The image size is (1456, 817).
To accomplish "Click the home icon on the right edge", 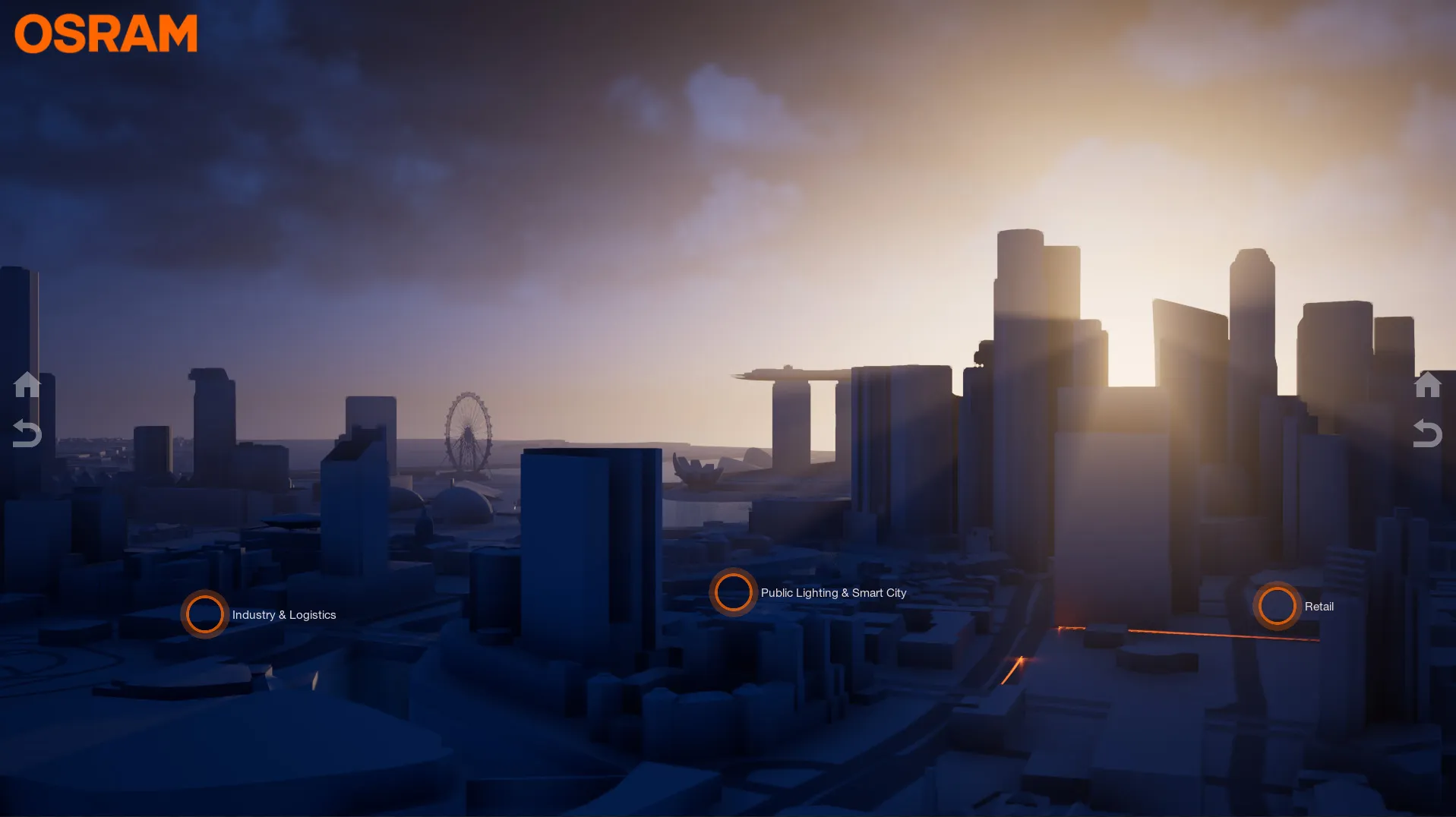I will pos(1428,383).
